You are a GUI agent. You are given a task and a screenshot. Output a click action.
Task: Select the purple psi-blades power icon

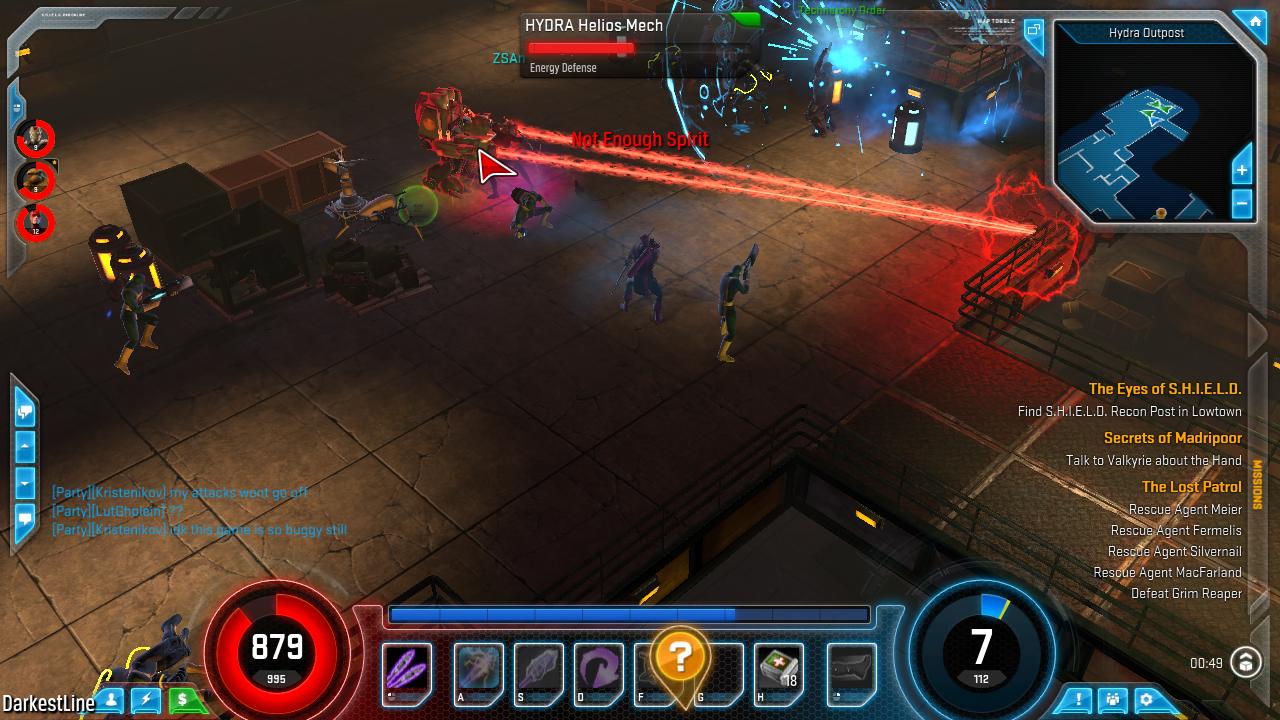[406, 668]
